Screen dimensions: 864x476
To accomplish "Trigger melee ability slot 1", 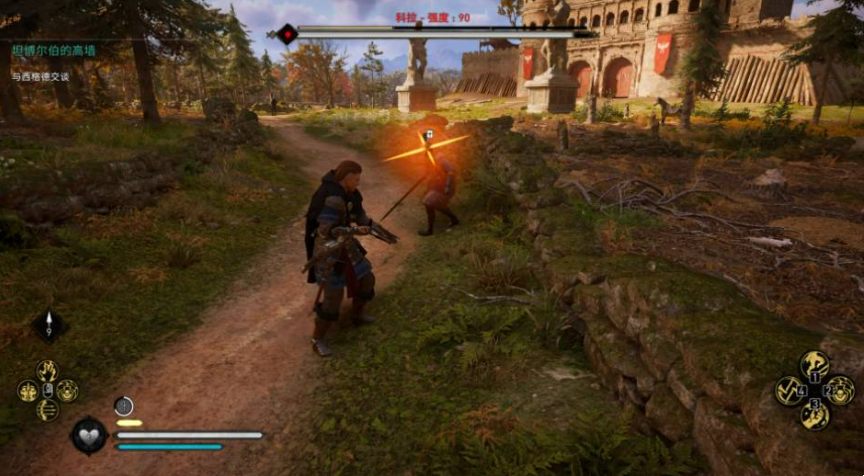I will click(815, 366).
